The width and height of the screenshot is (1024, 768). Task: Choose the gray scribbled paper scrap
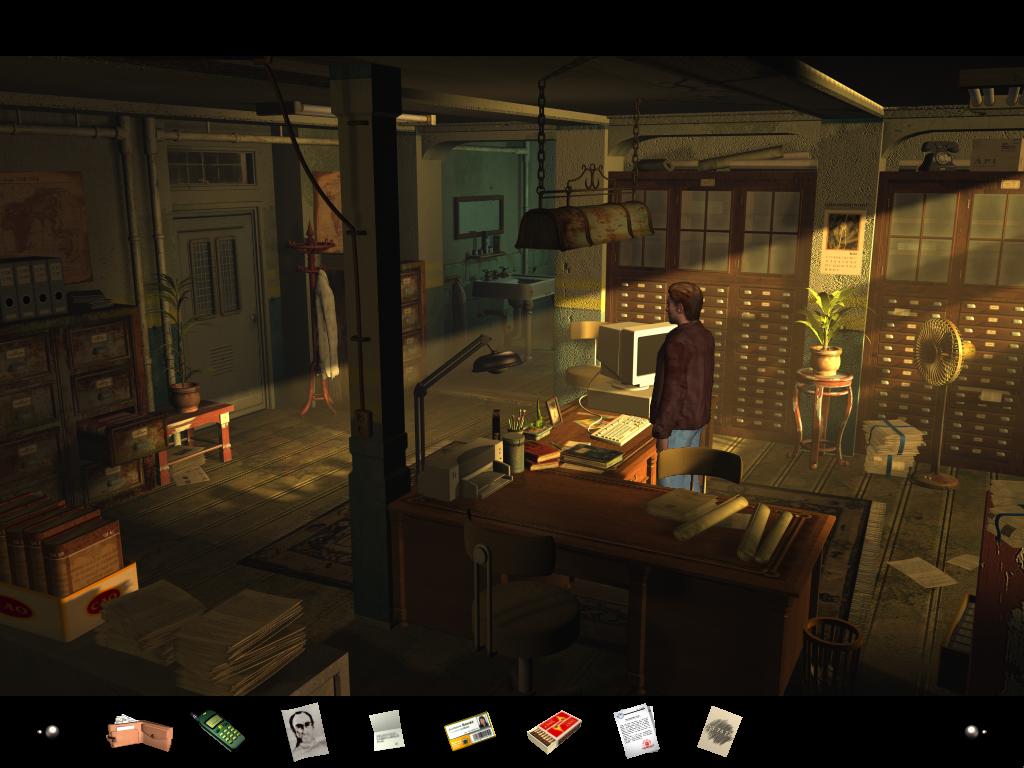[719, 729]
